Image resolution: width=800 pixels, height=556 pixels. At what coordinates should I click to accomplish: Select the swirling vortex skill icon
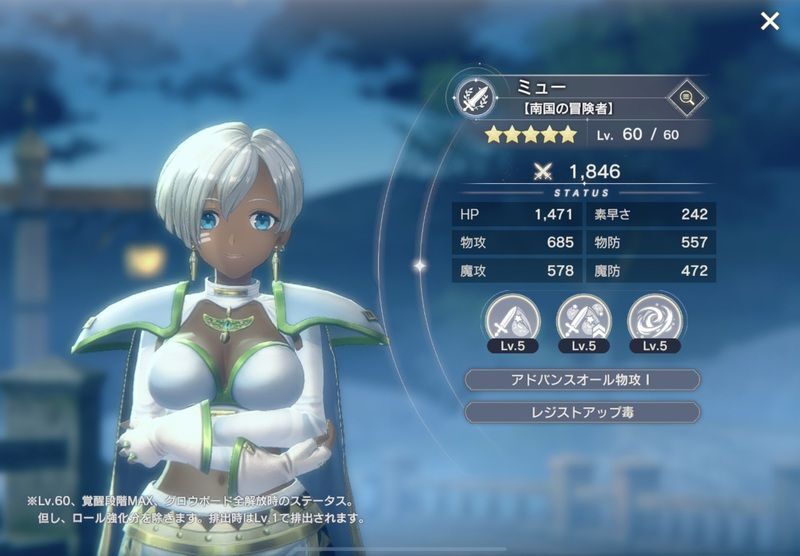(x=654, y=319)
